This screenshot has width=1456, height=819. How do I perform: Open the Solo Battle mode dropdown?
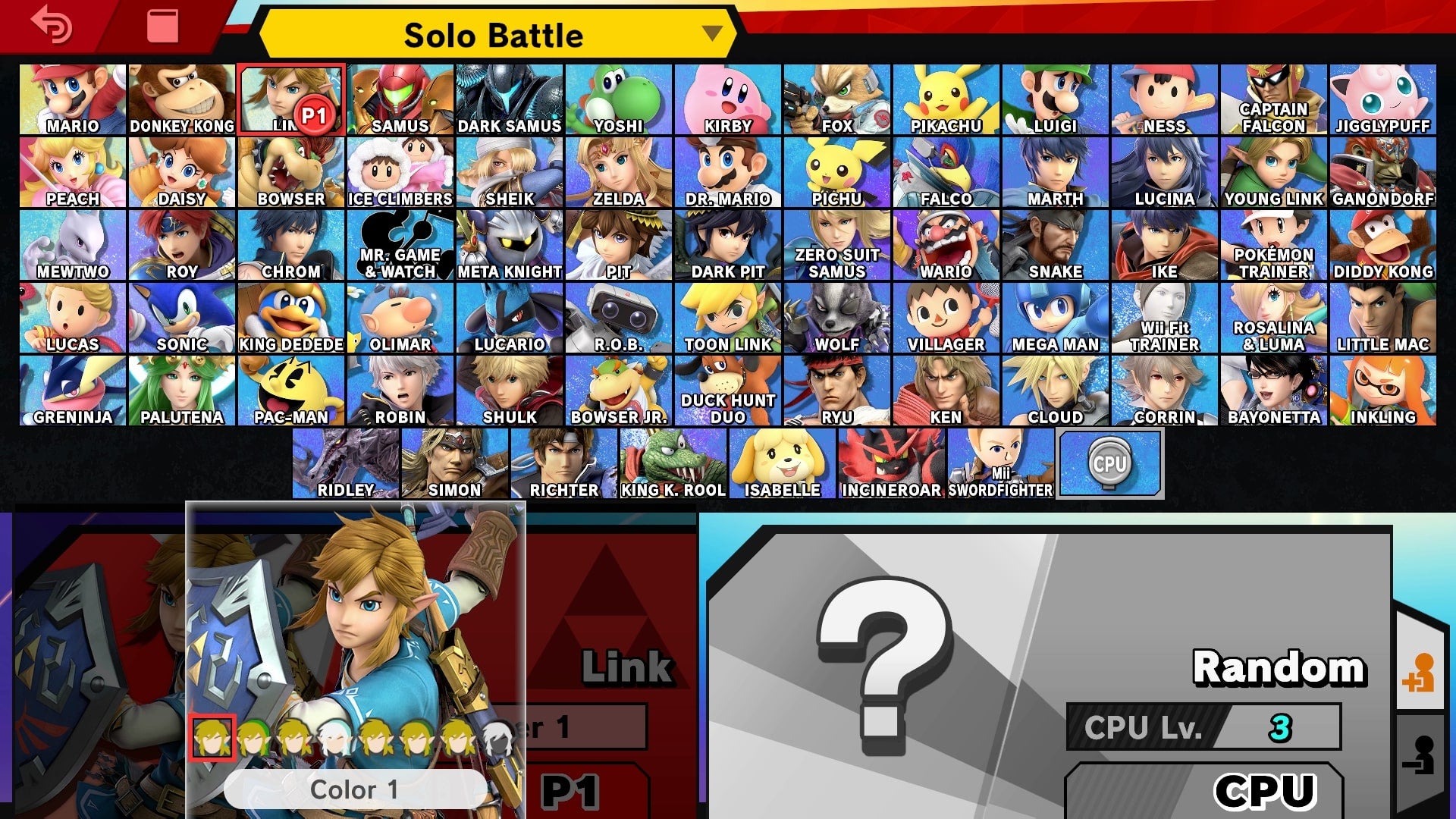(493, 34)
